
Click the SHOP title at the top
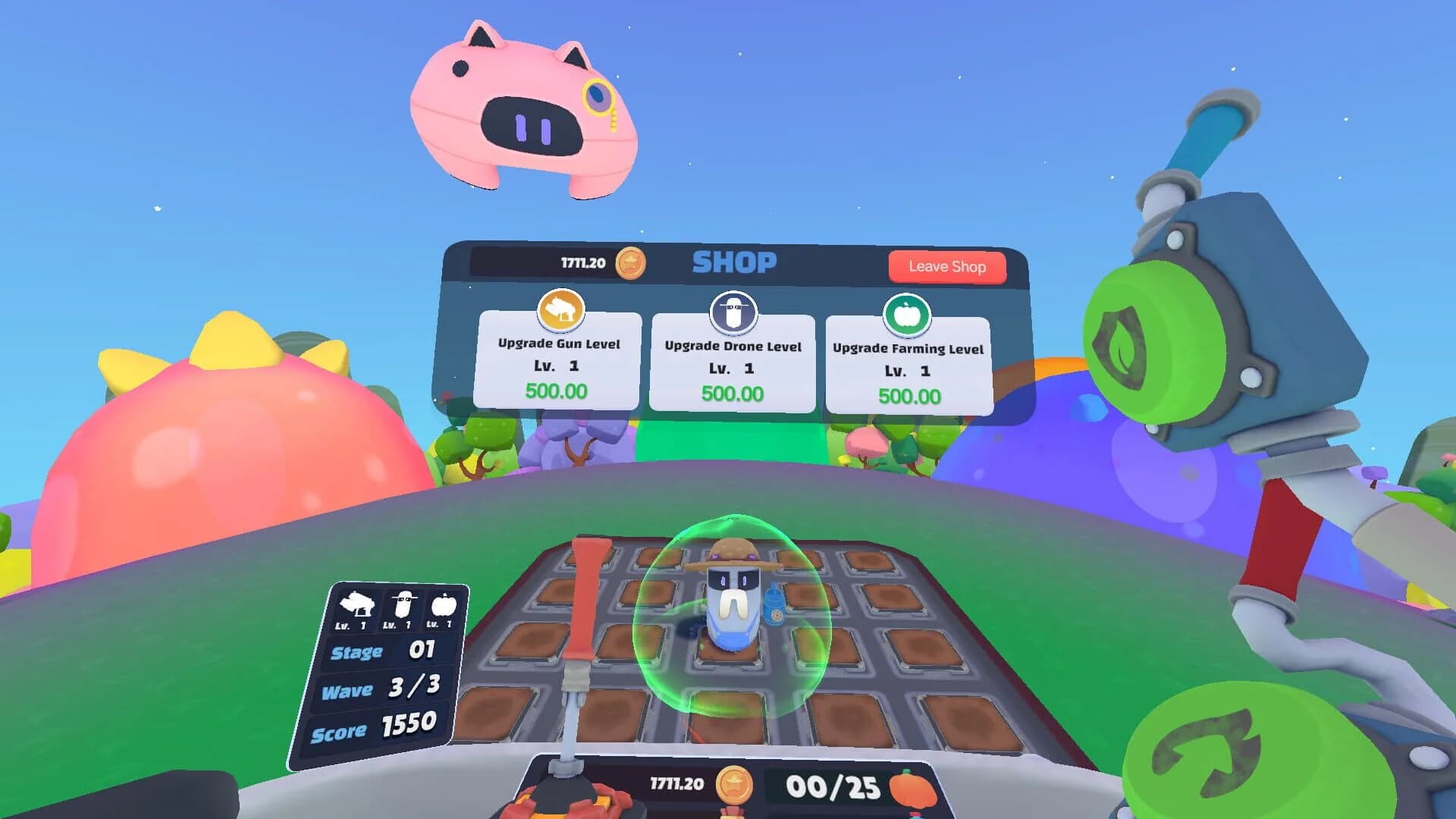click(x=733, y=262)
